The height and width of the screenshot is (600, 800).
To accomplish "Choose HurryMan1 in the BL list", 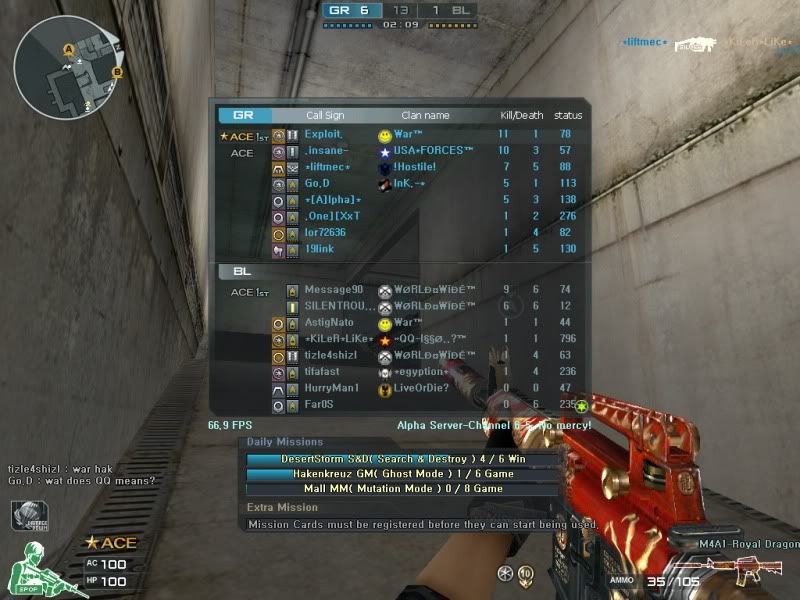I will (330, 388).
